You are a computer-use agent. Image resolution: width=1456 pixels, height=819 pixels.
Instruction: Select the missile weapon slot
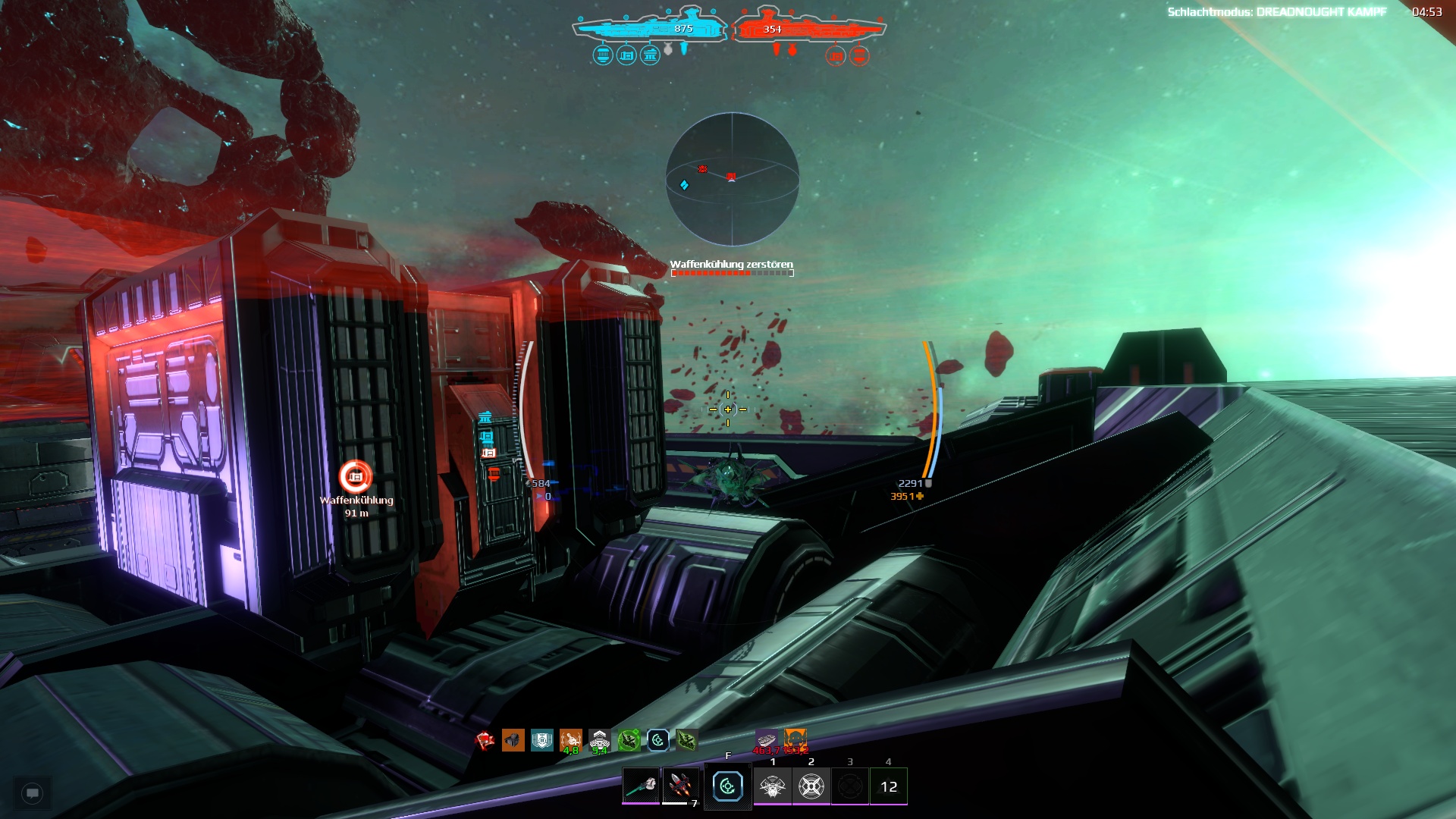point(679,786)
